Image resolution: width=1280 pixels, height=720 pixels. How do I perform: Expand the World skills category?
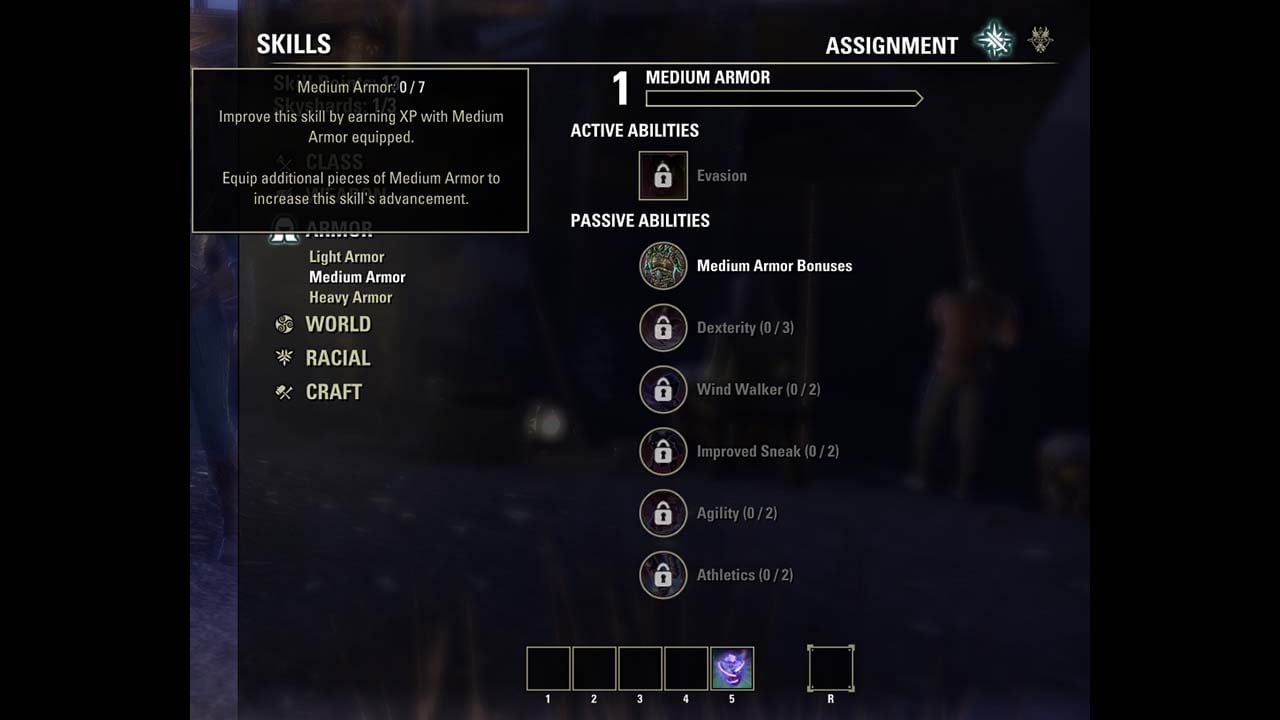click(337, 324)
